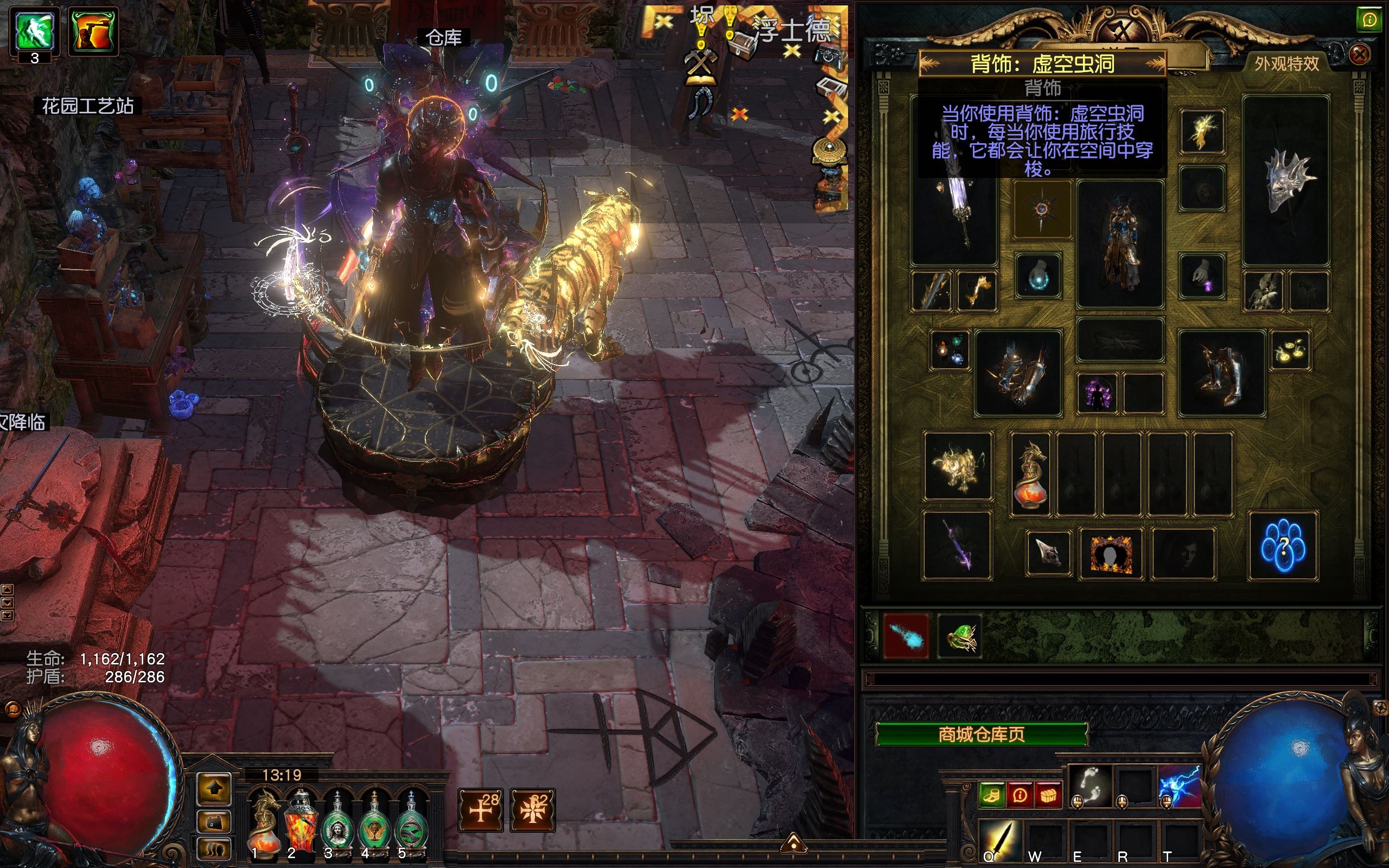Click the blue paw print question-mark slot
Viewport: 1389px width, 868px height.
[1283, 545]
